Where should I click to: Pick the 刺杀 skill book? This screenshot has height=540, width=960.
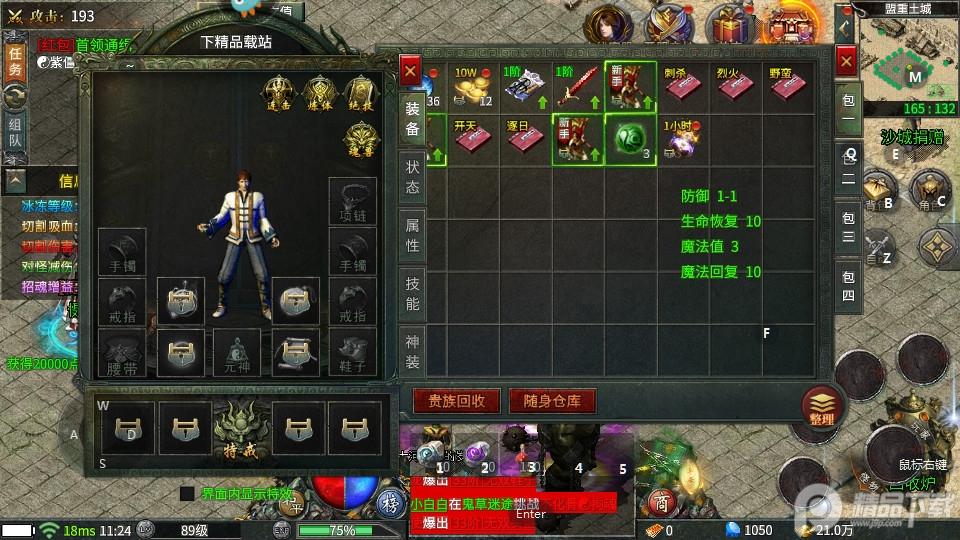(682, 88)
